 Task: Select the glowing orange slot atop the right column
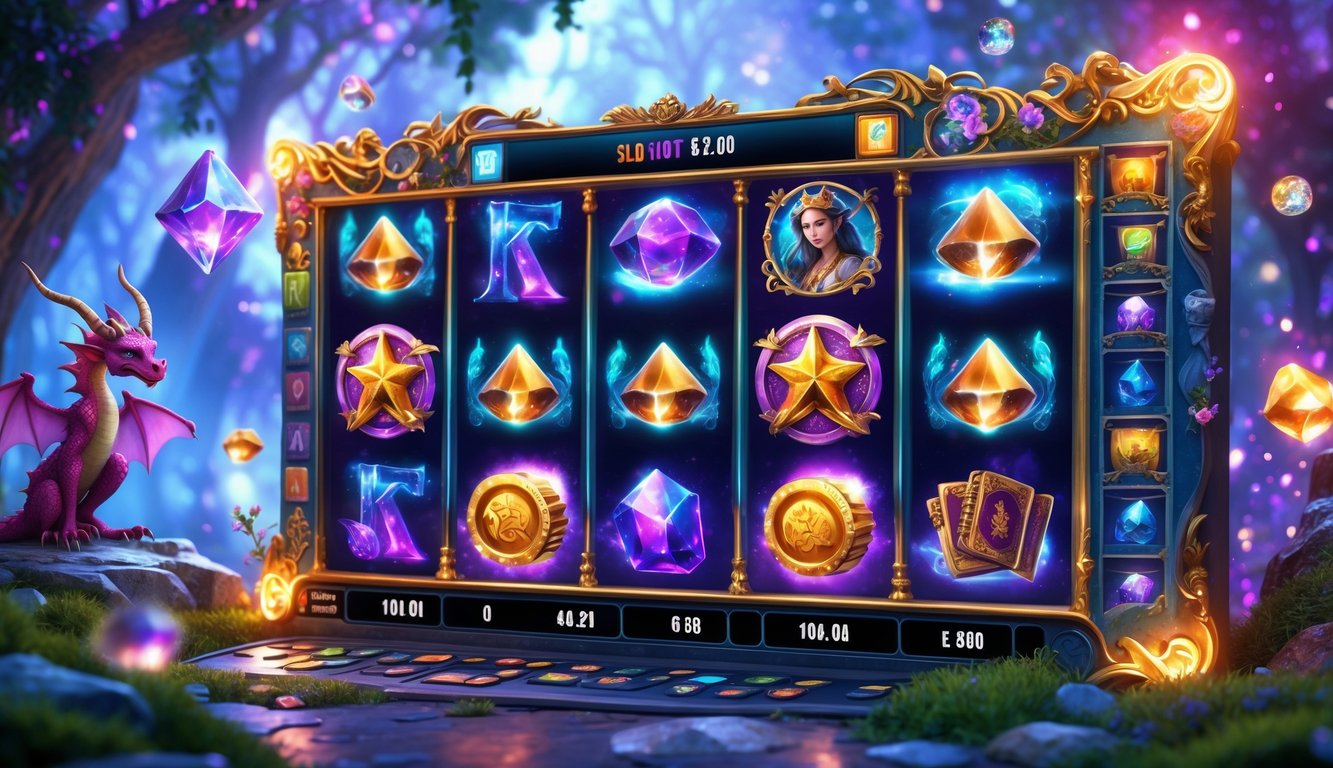pyautogui.click(x=1136, y=173)
